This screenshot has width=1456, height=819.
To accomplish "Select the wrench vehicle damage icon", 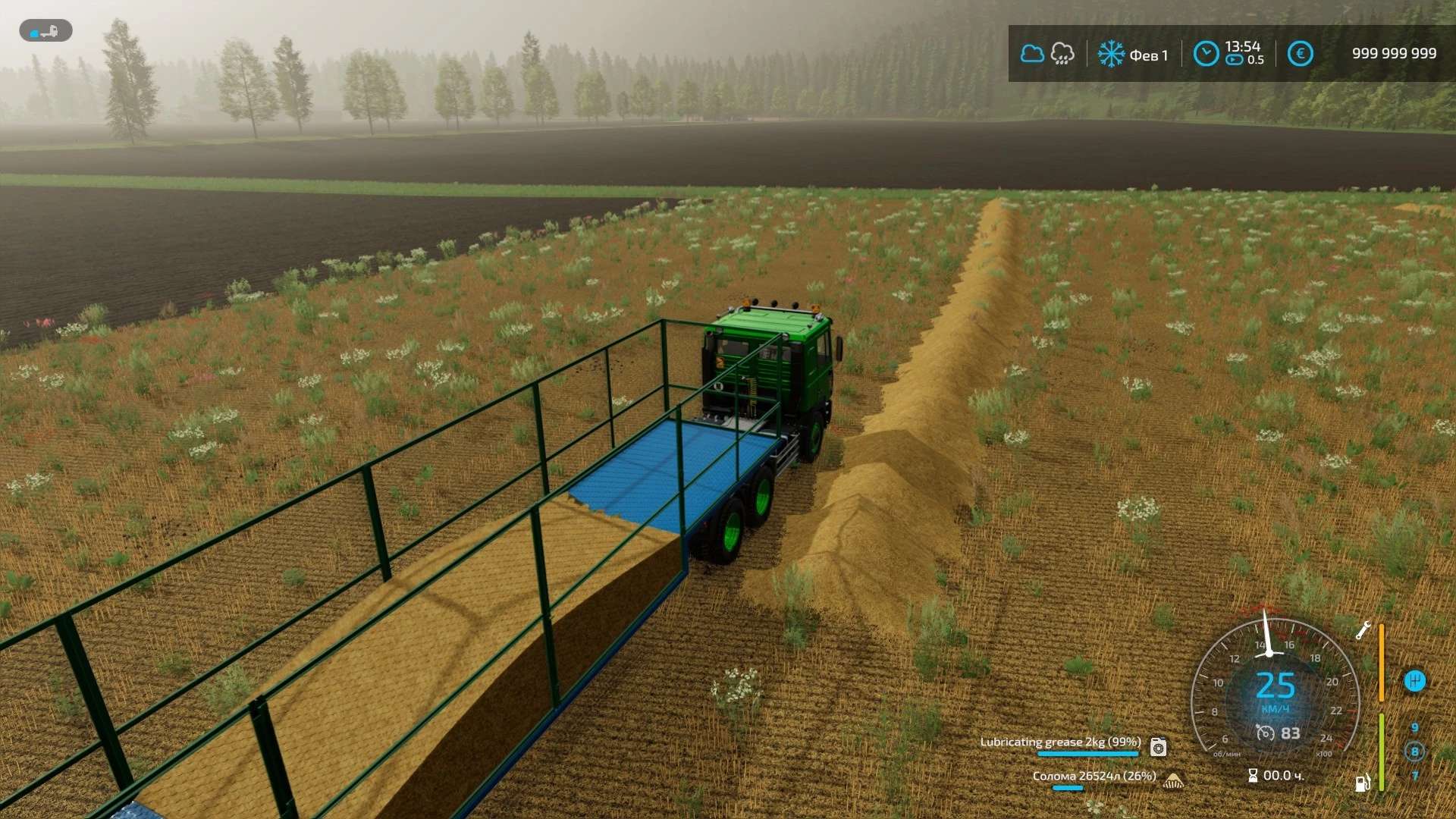I will pos(1363,630).
